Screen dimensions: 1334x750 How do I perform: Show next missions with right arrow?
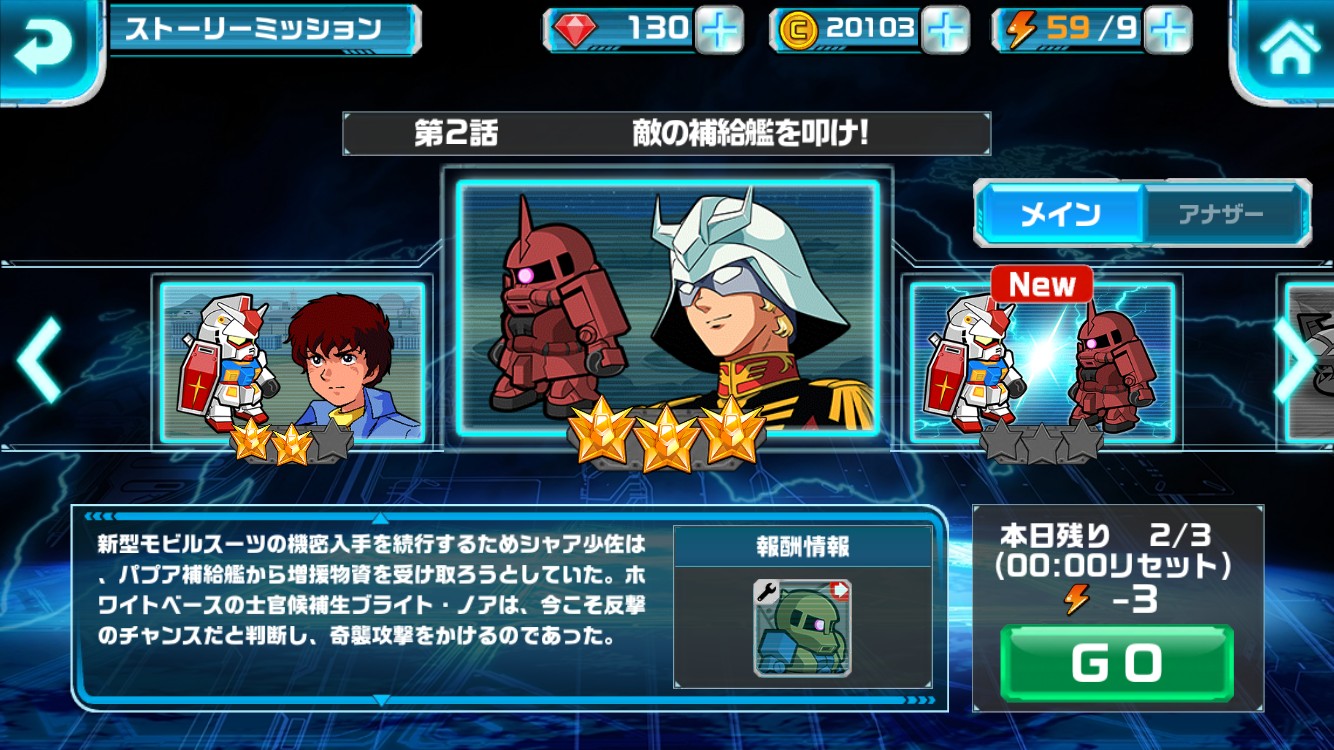pos(1295,360)
